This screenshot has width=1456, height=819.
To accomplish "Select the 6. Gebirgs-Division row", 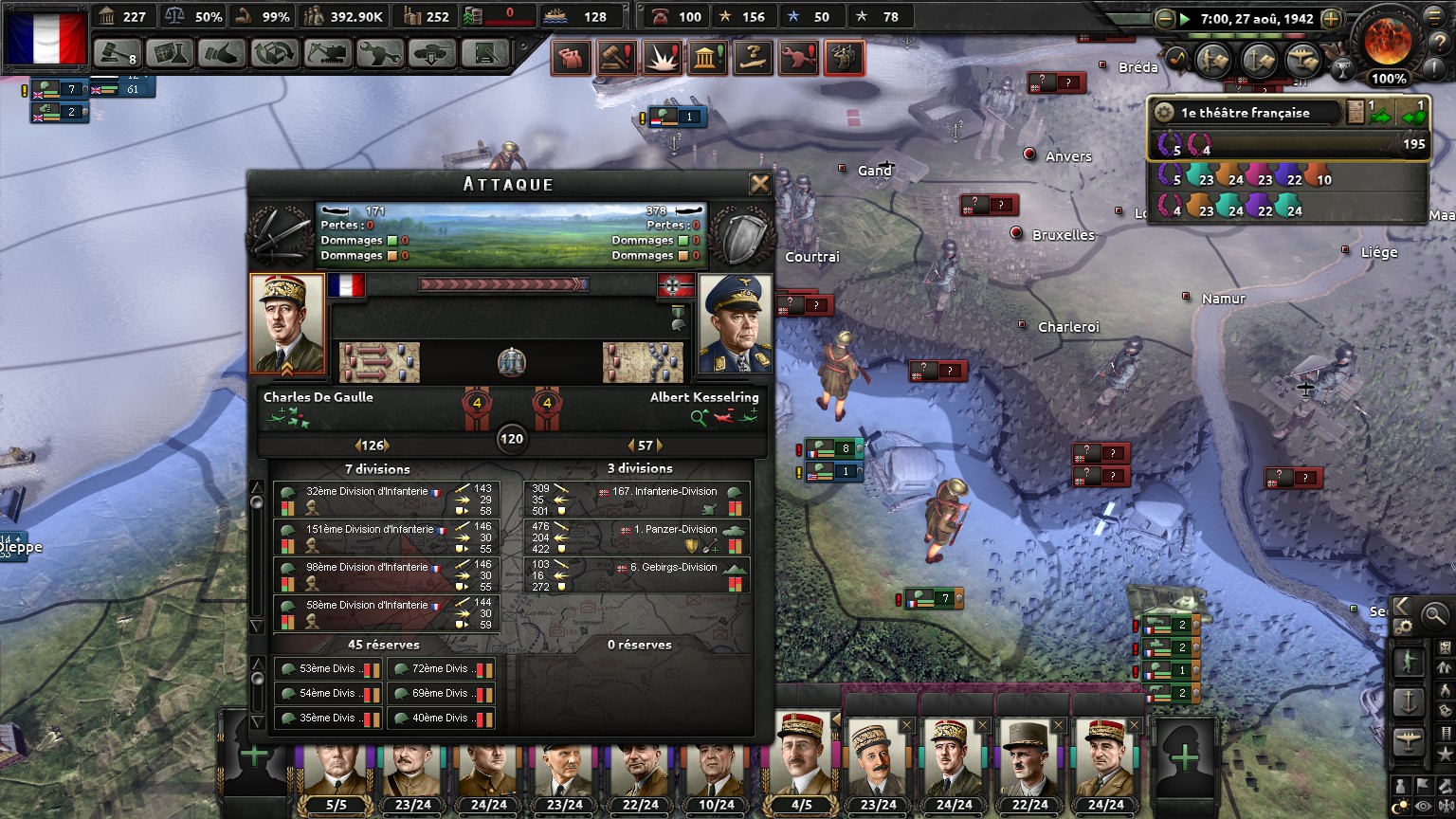I will (637, 575).
